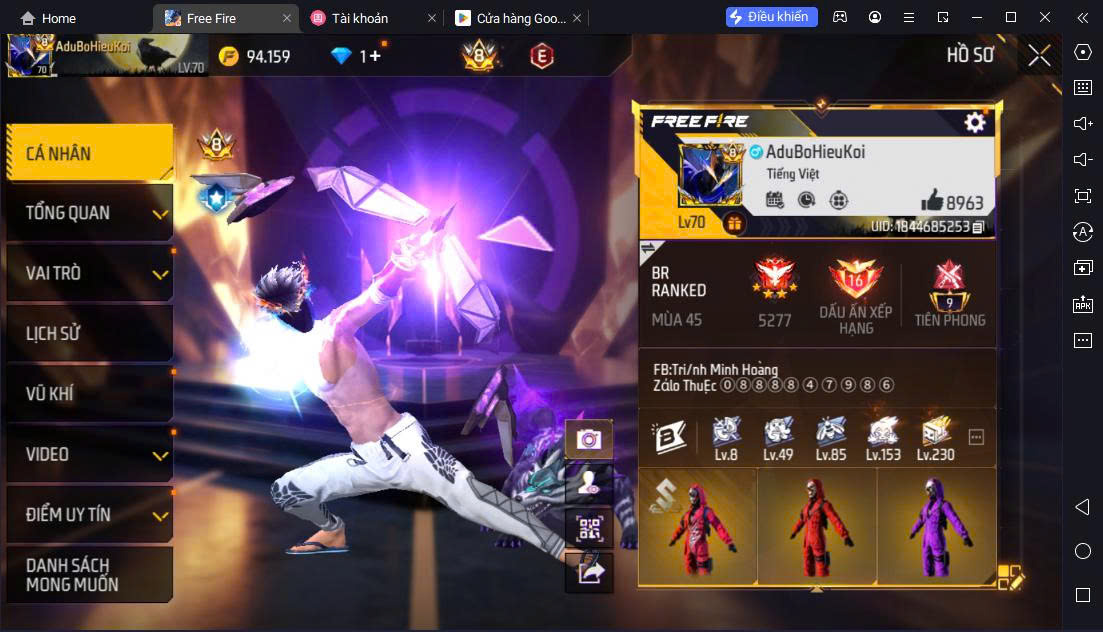1103x632 pixels.
Task: Expand the Video section
Action: [89, 454]
